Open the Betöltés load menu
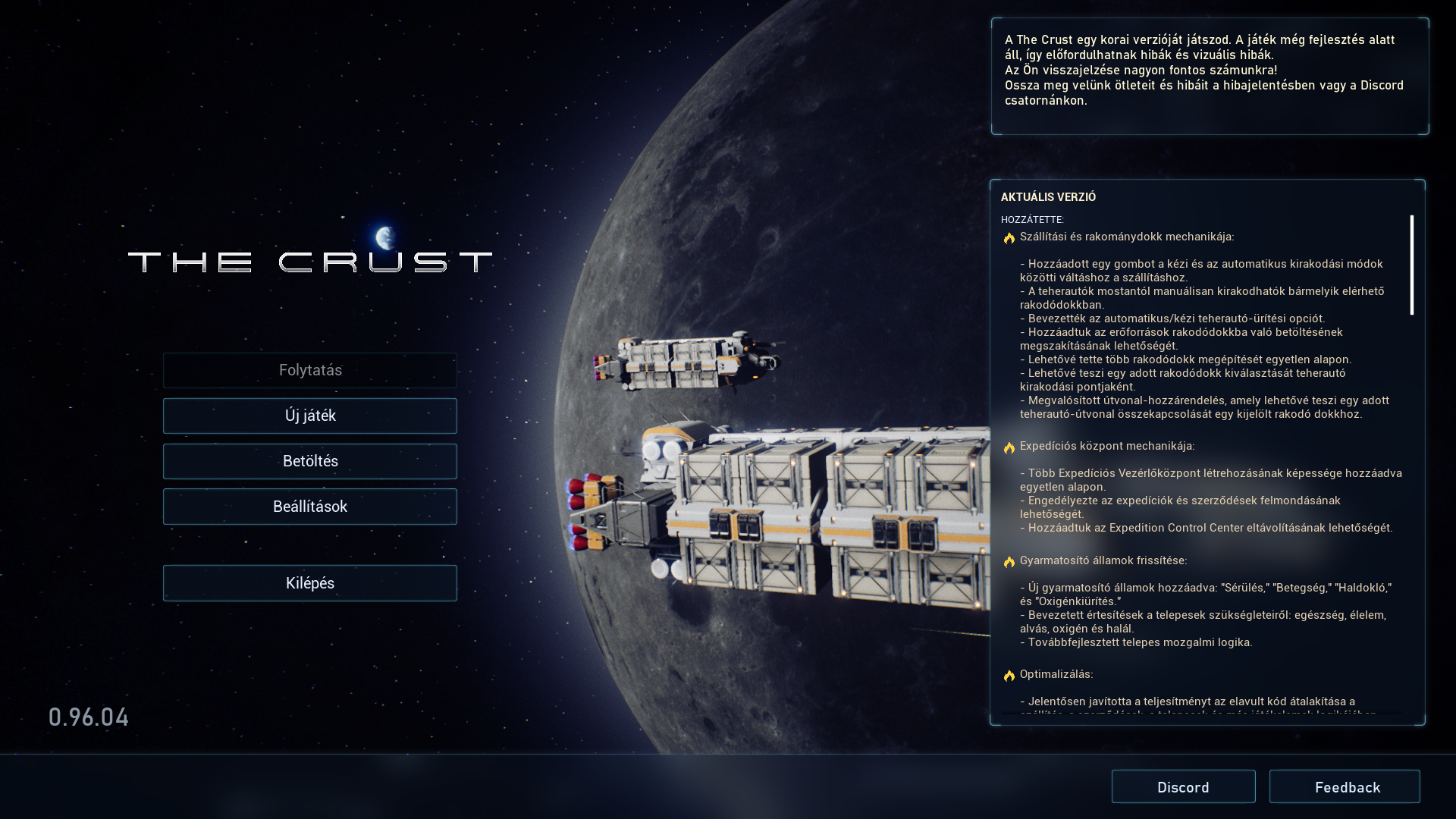 [x=309, y=461]
